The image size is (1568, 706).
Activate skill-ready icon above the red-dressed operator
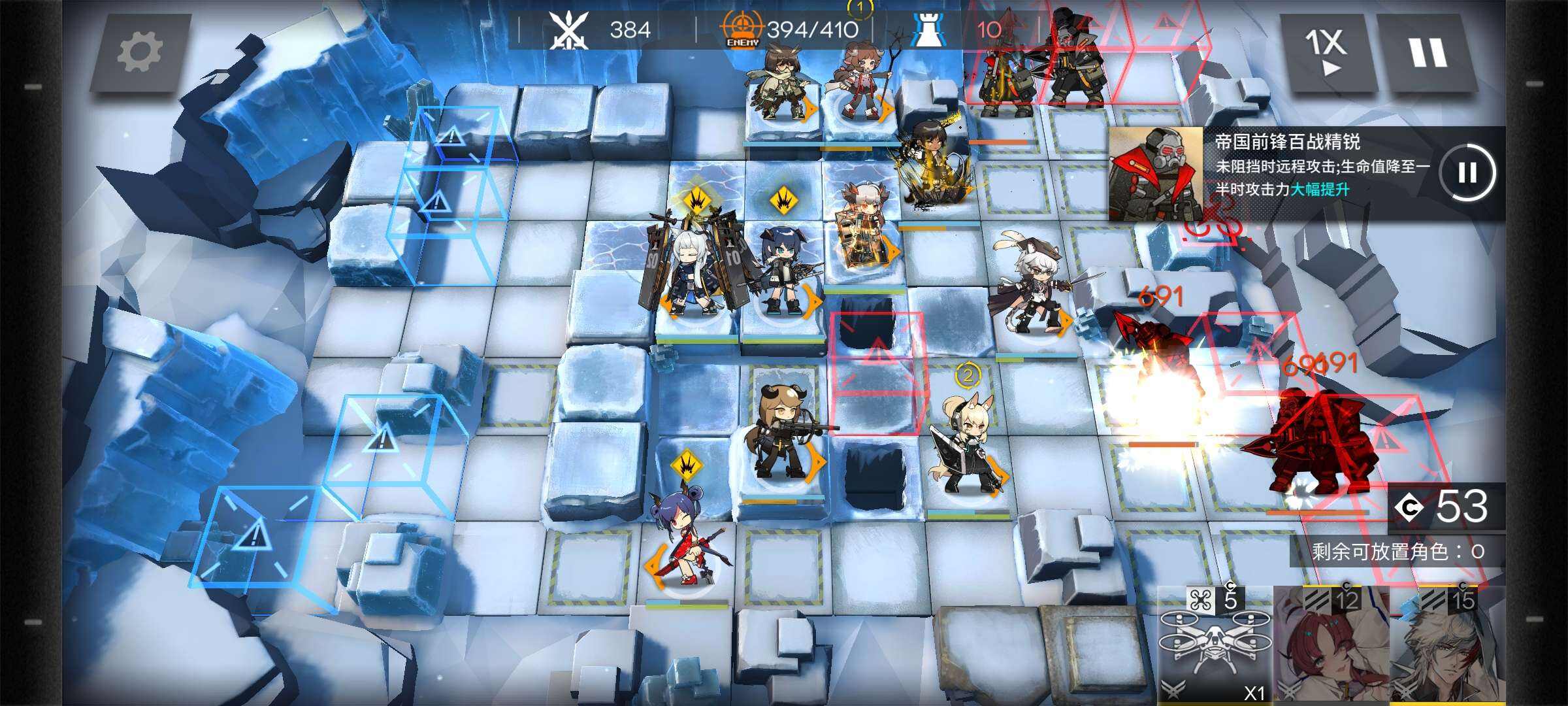[x=686, y=466]
